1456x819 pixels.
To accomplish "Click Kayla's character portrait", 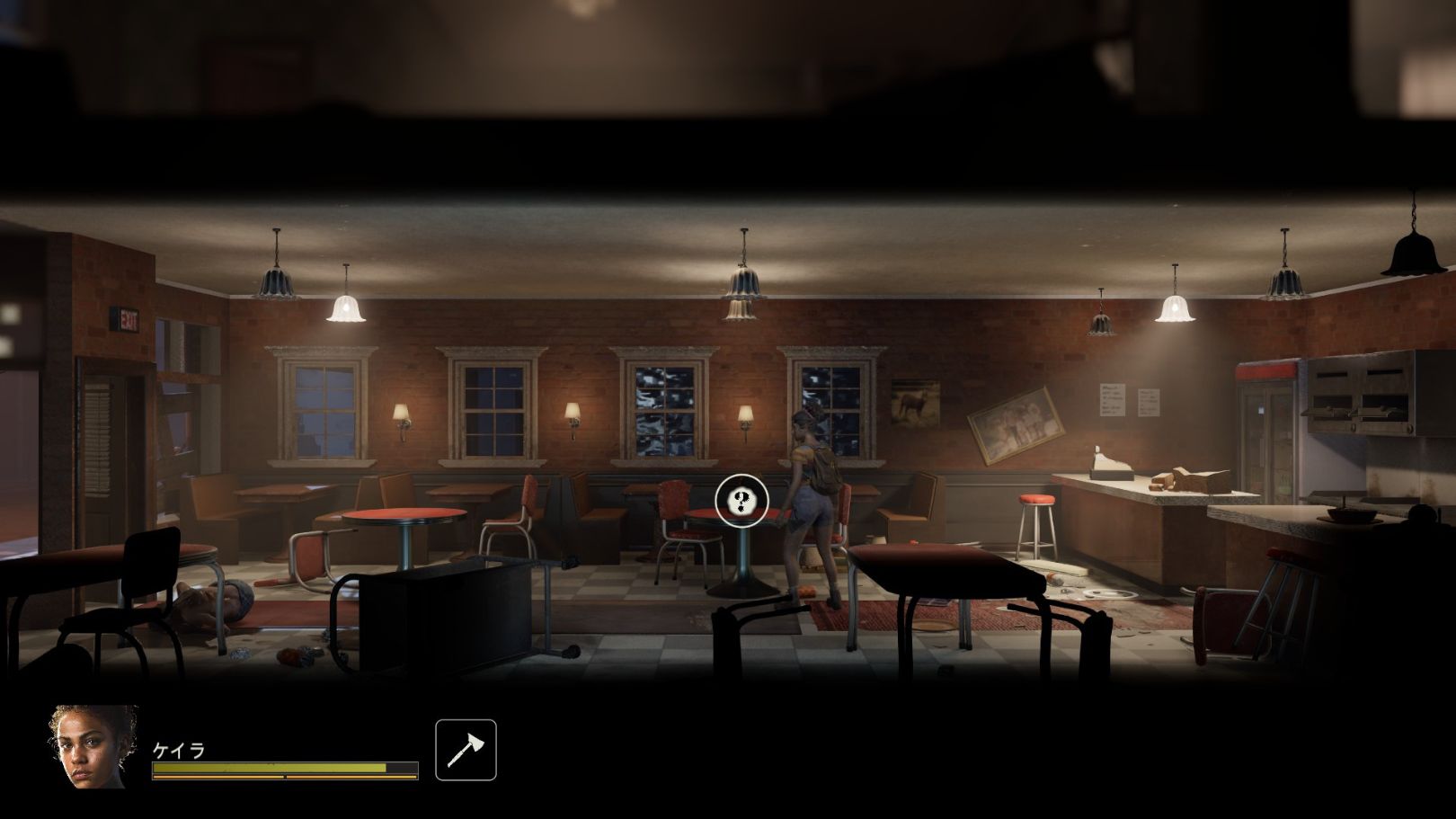I will click(x=93, y=747).
